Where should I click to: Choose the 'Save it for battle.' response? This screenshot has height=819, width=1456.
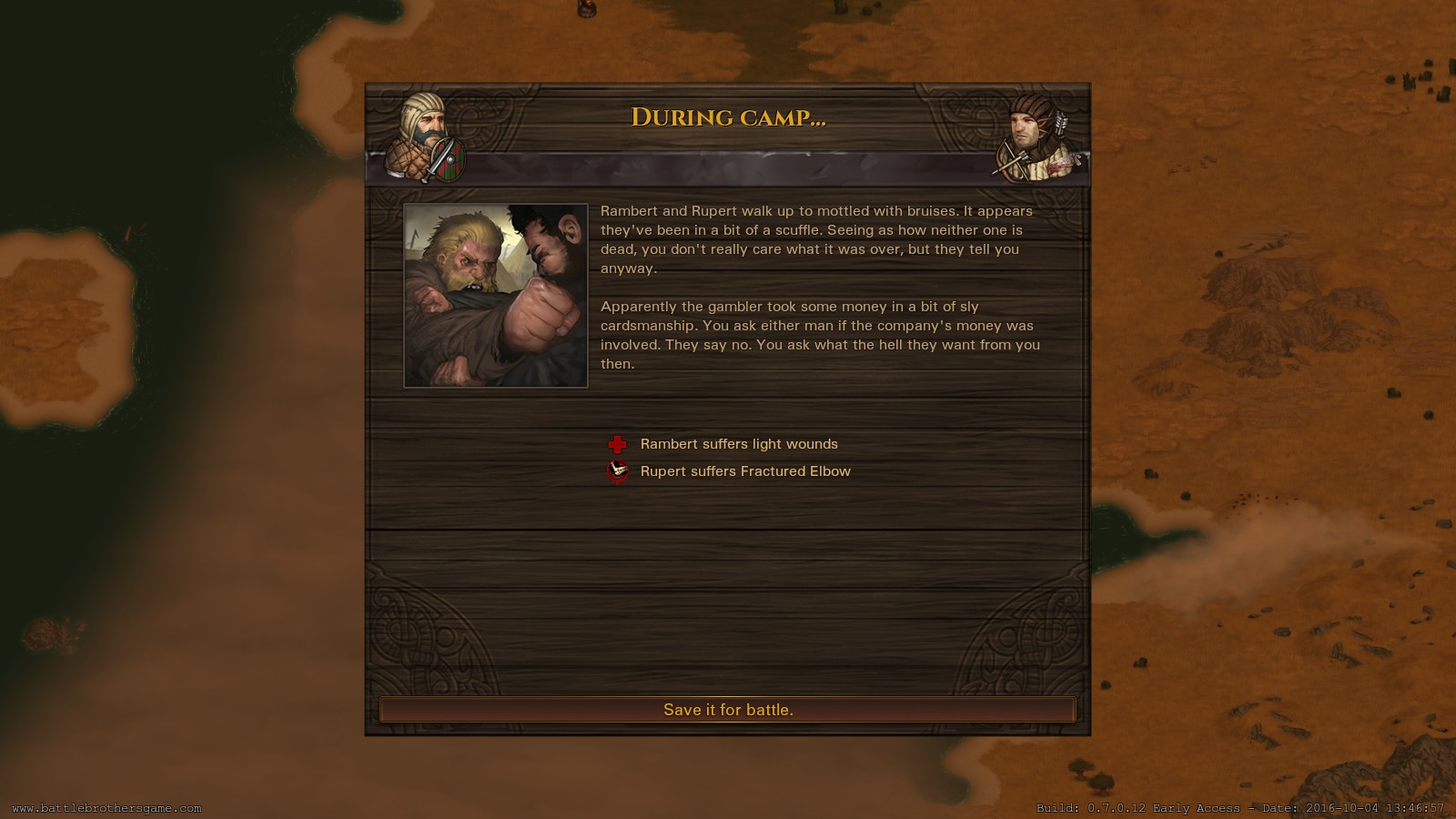(x=728, y=710)
